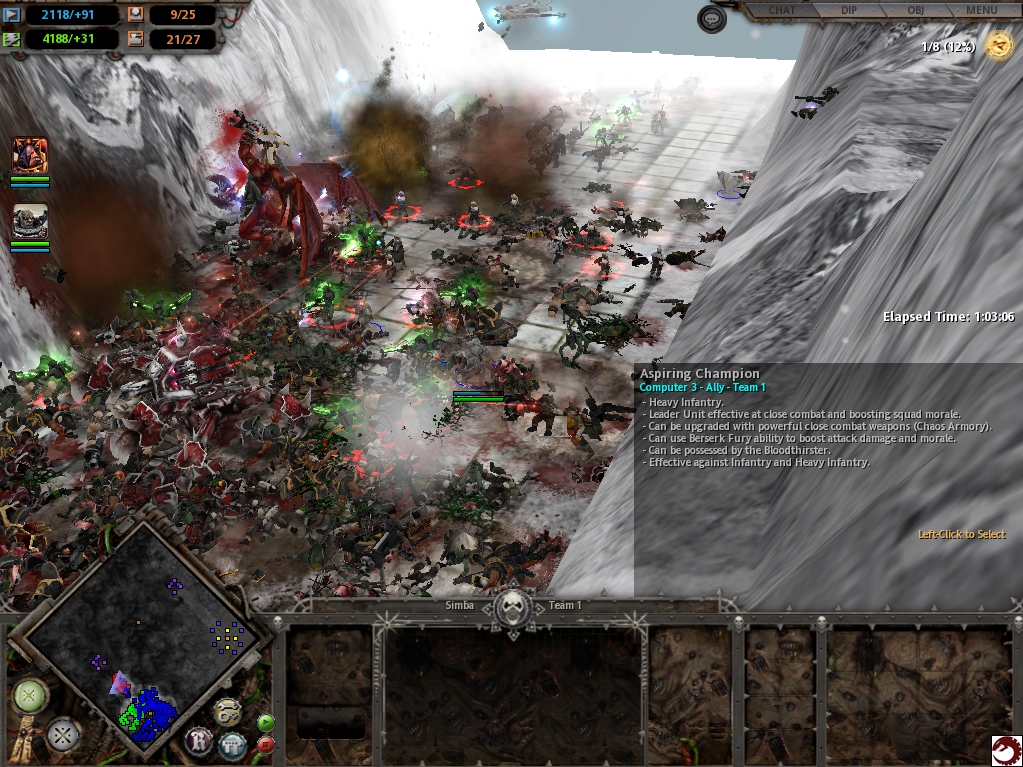Viewport: 1023px width, 767px height.
Task: Click the blue gate emblem button
Action: pos(233,744)
